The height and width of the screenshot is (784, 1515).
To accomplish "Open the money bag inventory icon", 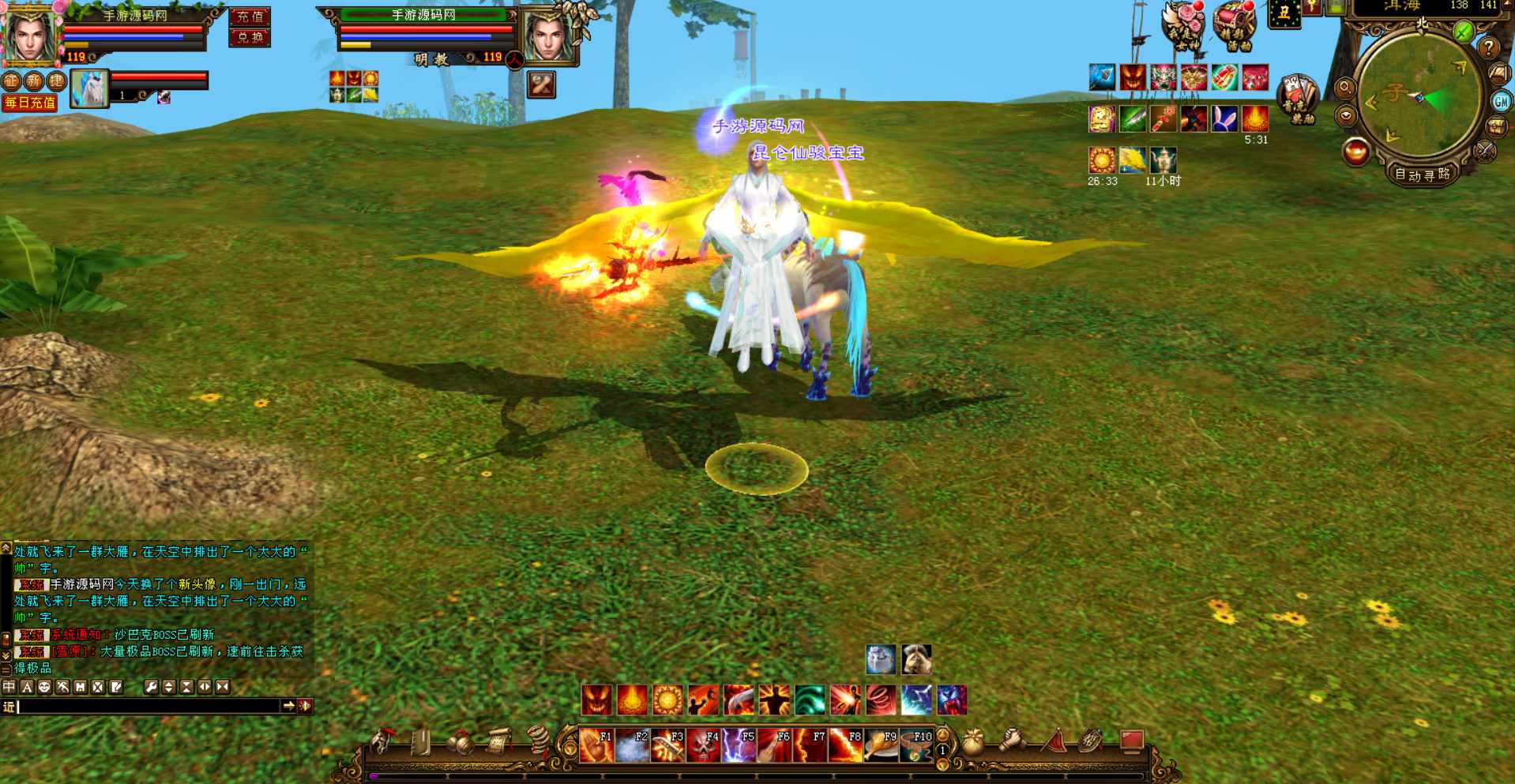I will tap(973, 742).
